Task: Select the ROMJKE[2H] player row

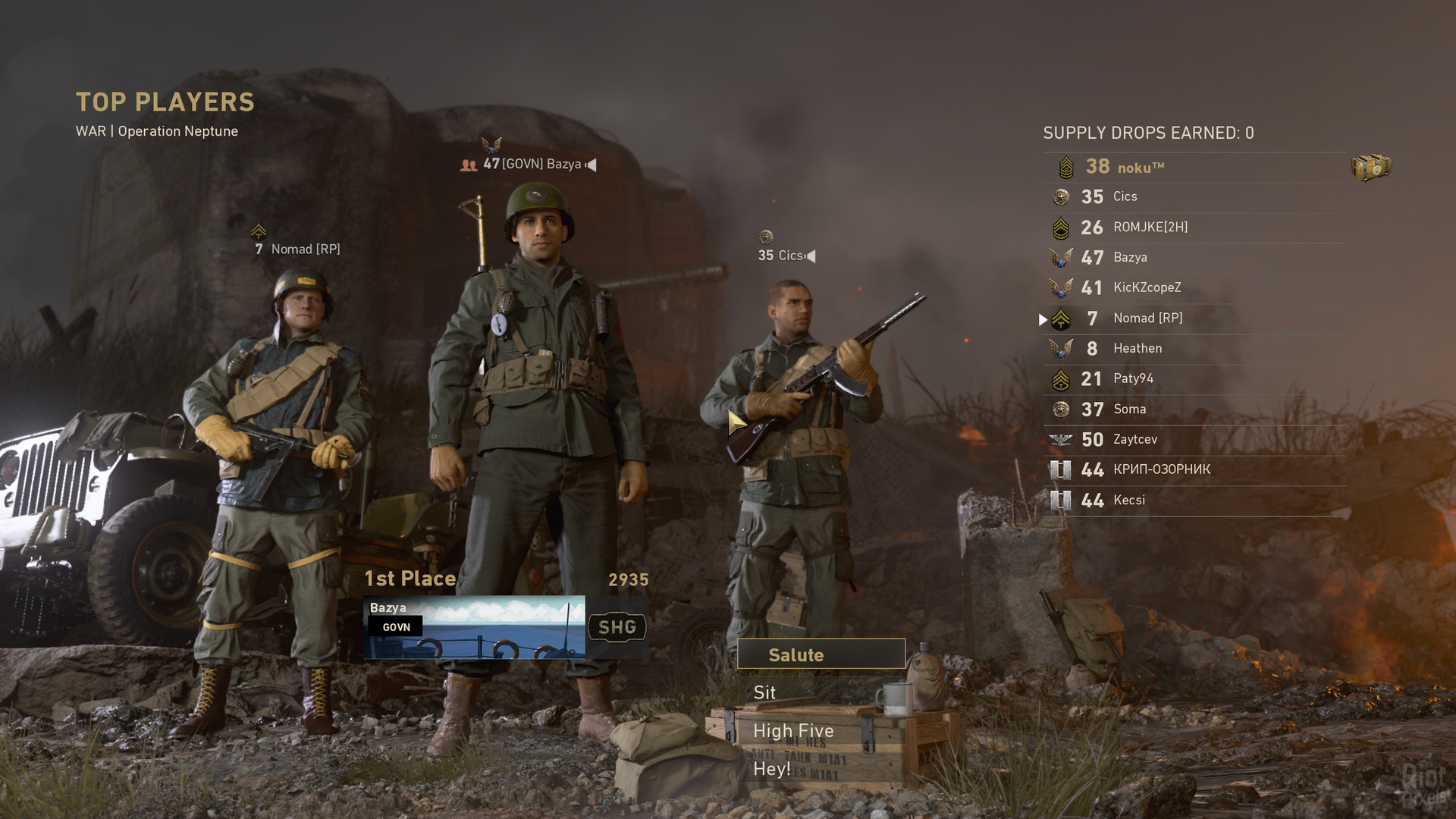Action: [x=1194, y=227]
